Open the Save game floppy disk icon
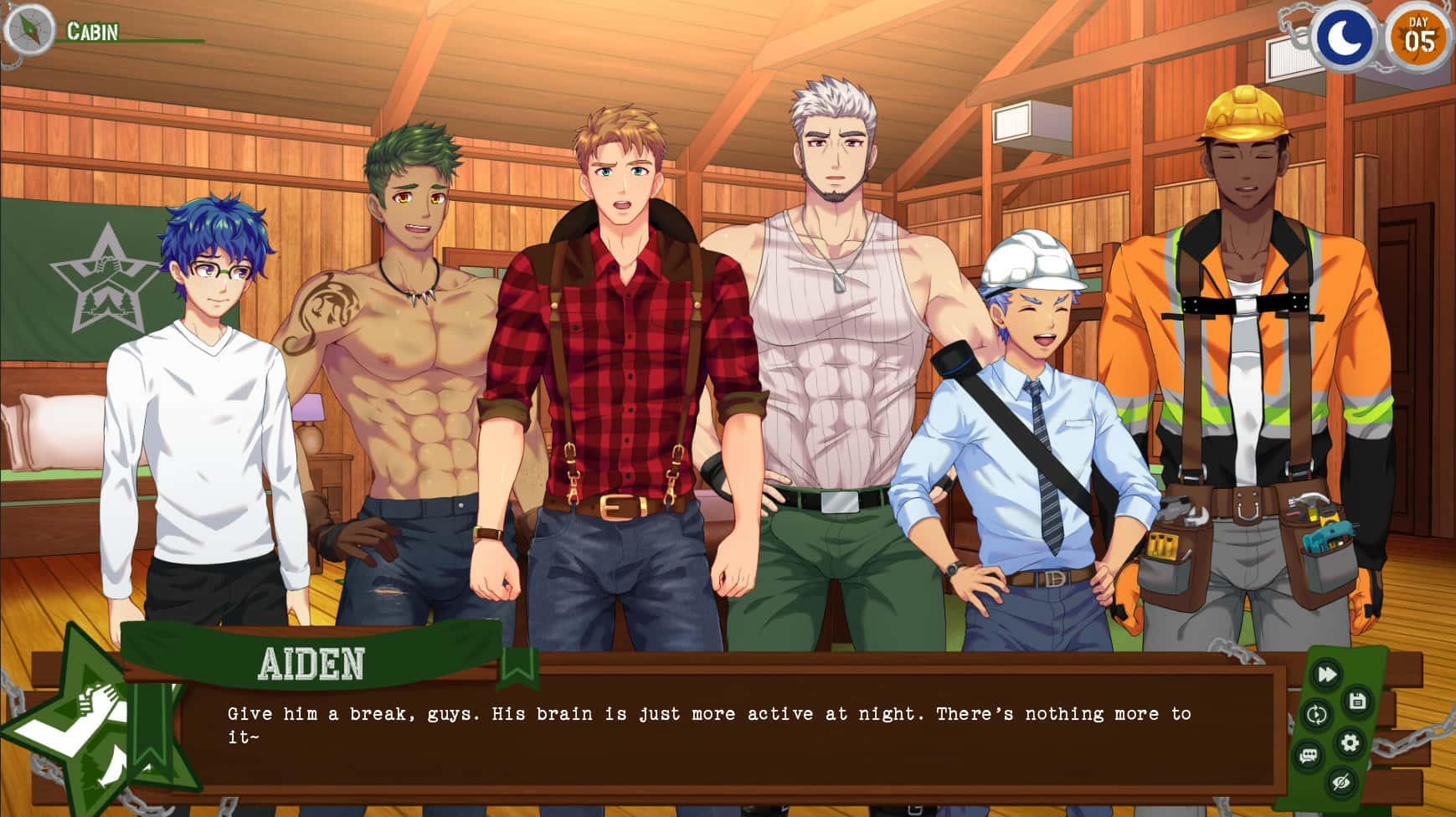Screen dimensions: 1456x817 [x=1357, y=699]
